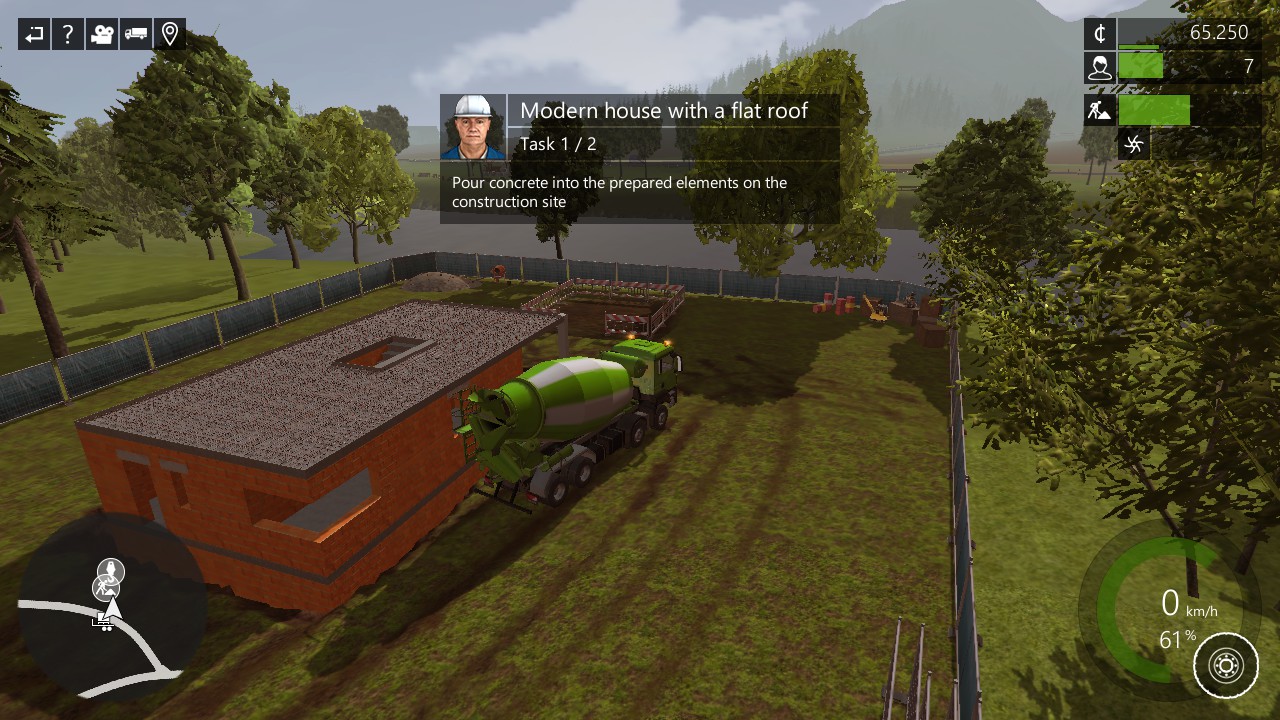Click the digging worker progress icon
Screen dimensions: 1280x720
[1100, 110]
